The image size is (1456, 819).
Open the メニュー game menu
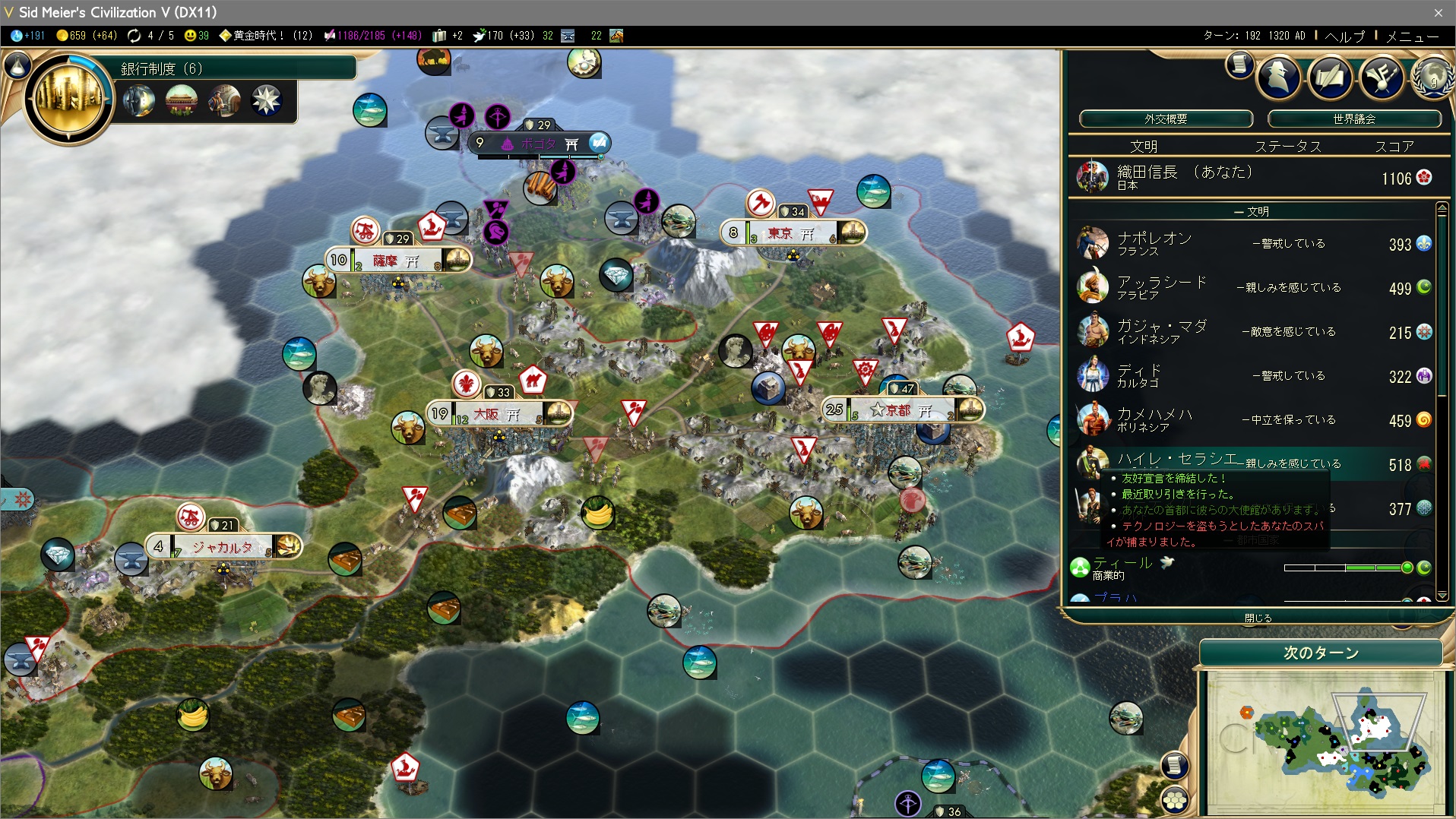tap(1411, 36)
